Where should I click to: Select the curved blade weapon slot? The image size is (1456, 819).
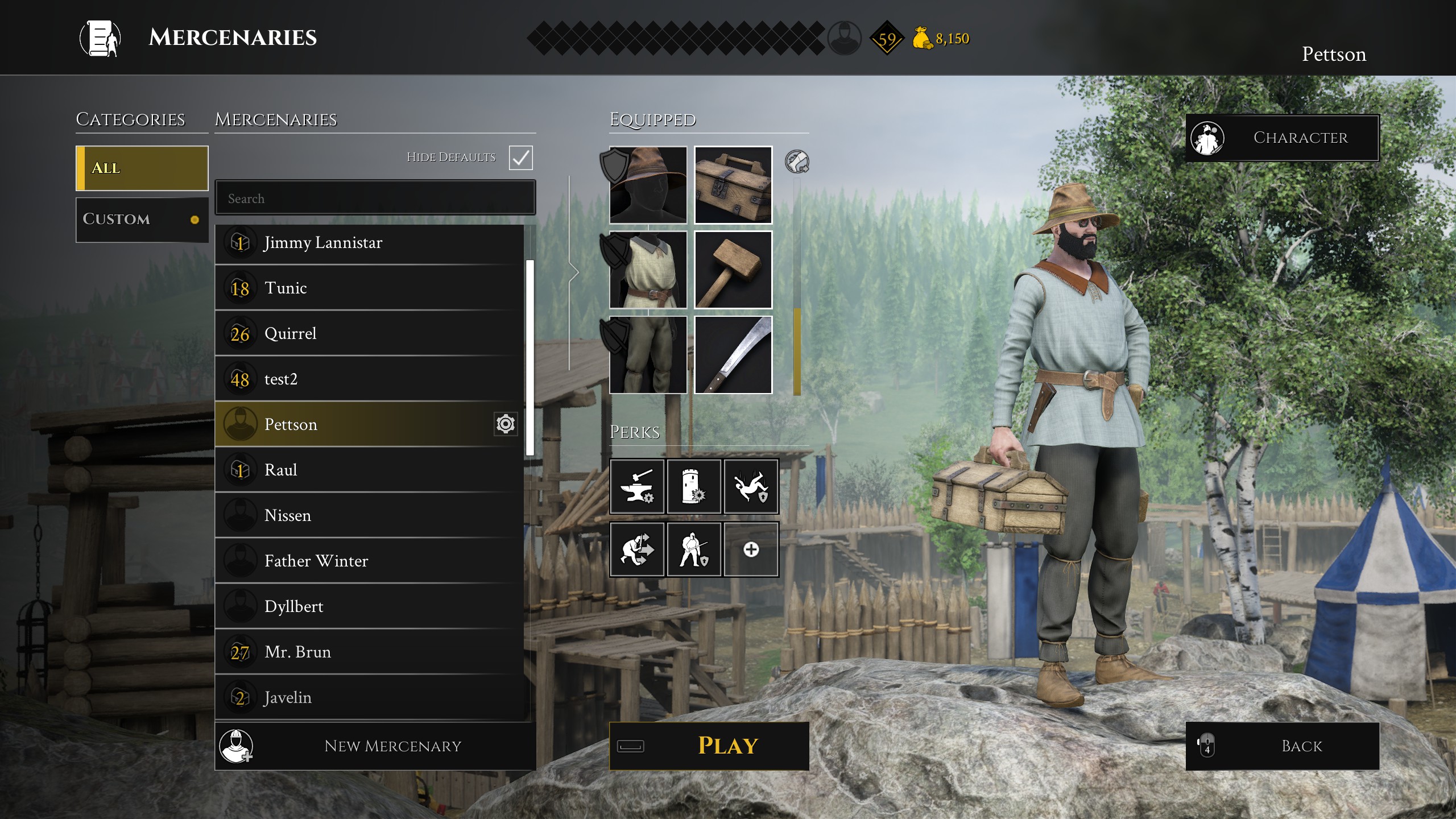point(733,355)
